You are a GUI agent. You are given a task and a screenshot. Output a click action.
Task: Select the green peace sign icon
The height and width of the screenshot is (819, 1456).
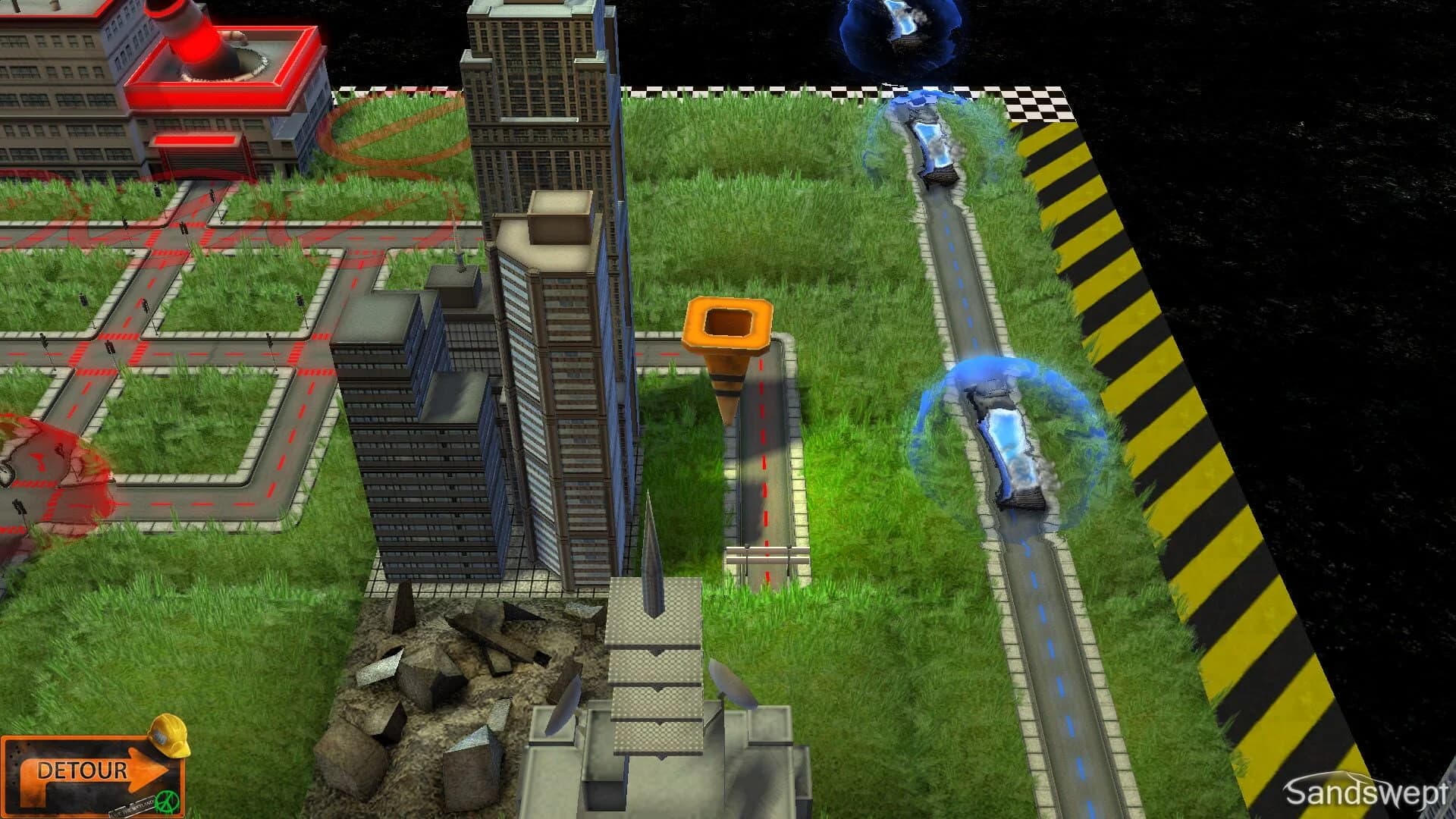tap(167, 802)
